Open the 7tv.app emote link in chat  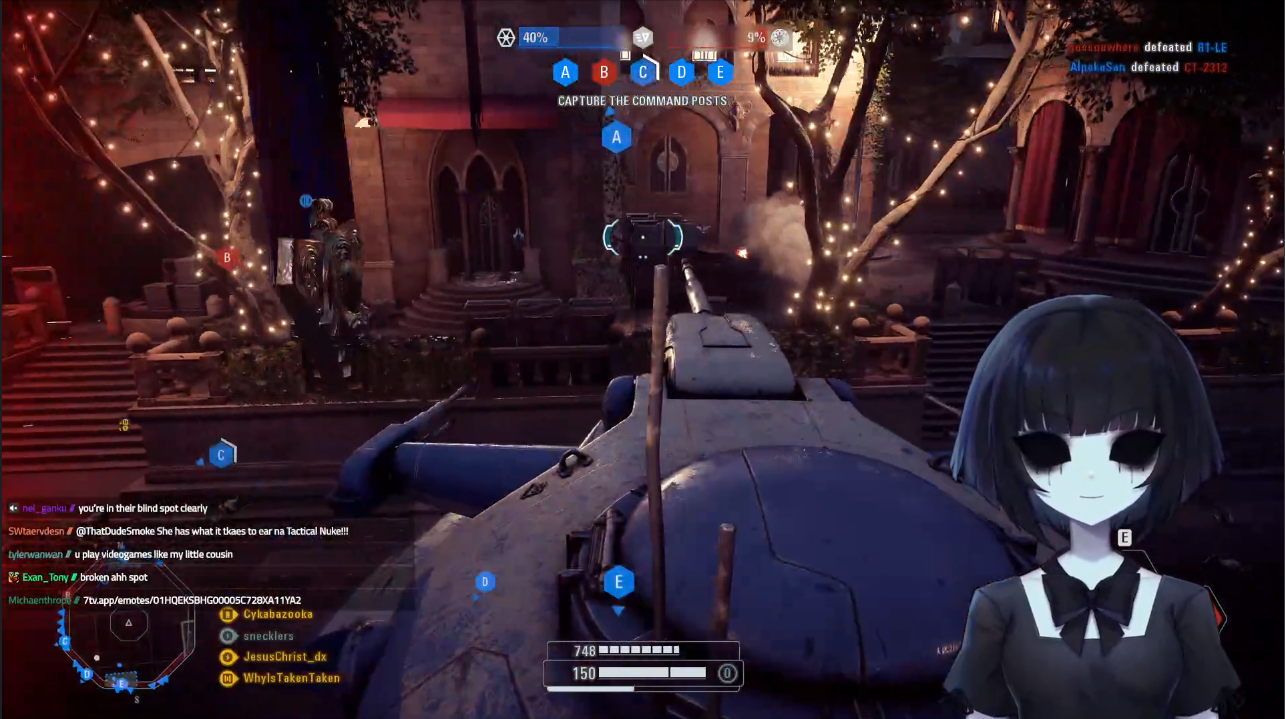(x=192, y=600)
